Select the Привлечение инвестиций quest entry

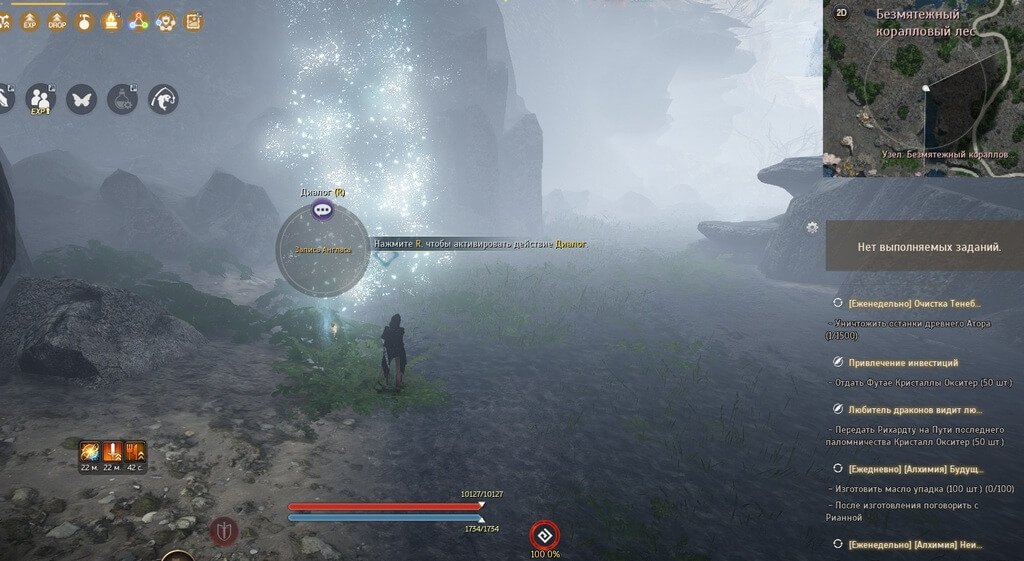(903, 362)
